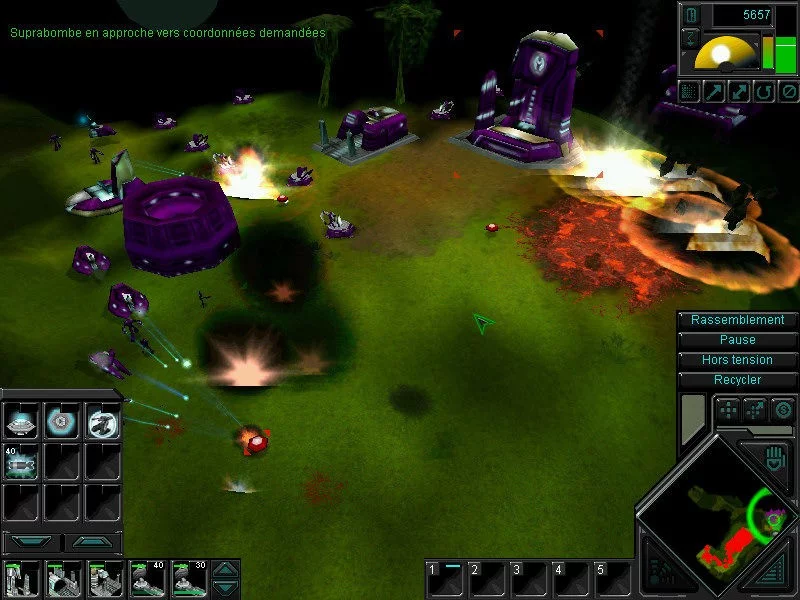Click the single diagonal arrow order icon
This screenshot has width=800, height=600.
pos(713,92)
